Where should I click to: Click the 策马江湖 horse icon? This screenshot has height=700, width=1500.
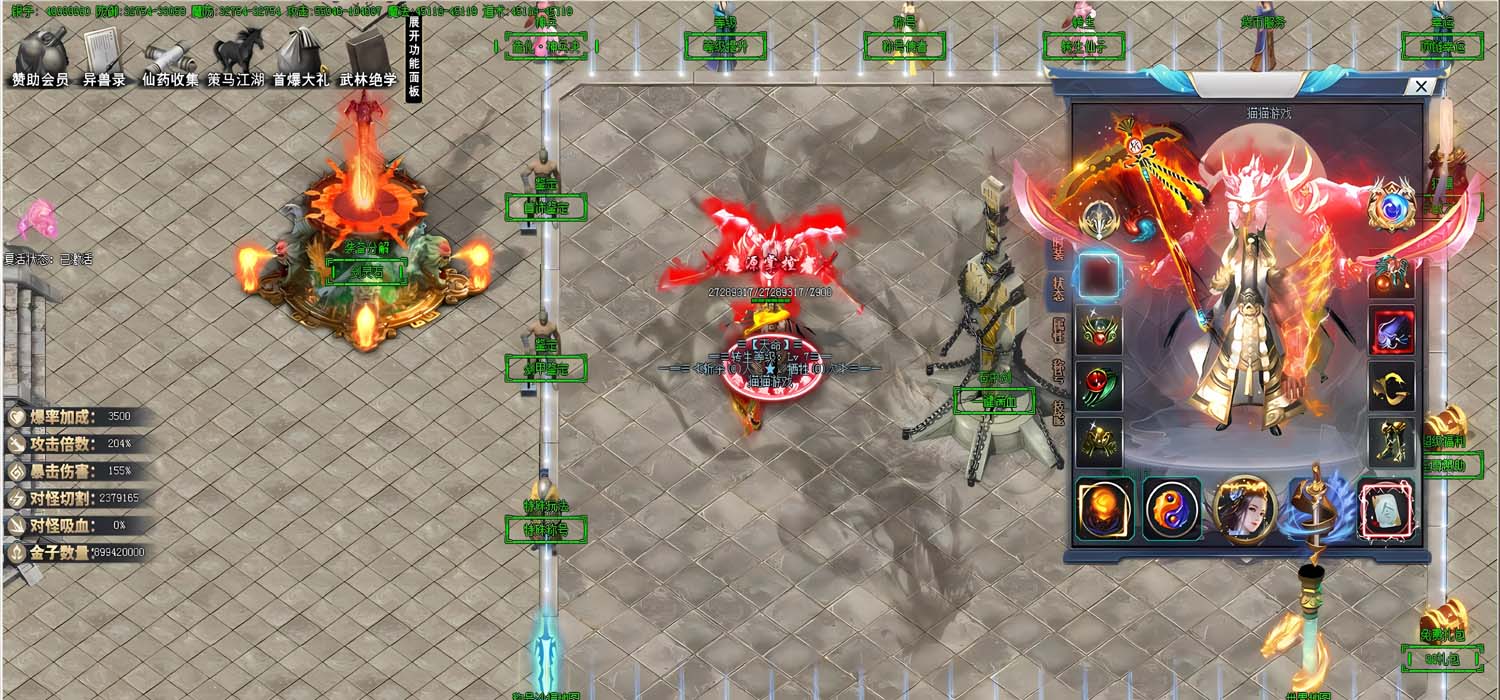pyautogui.click(x=237, y=56)
